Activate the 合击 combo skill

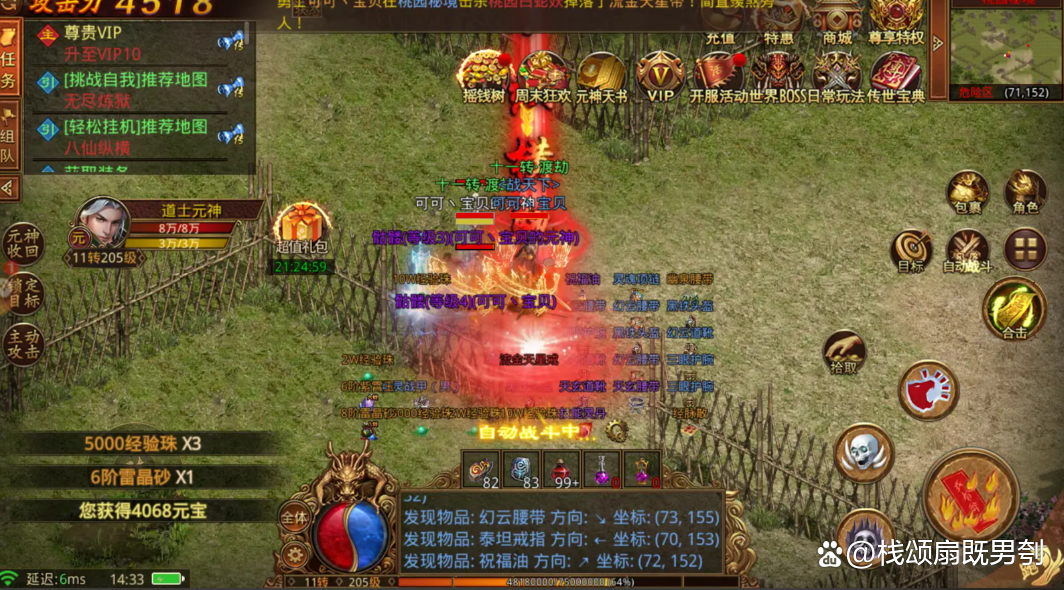coord(1014,308)
